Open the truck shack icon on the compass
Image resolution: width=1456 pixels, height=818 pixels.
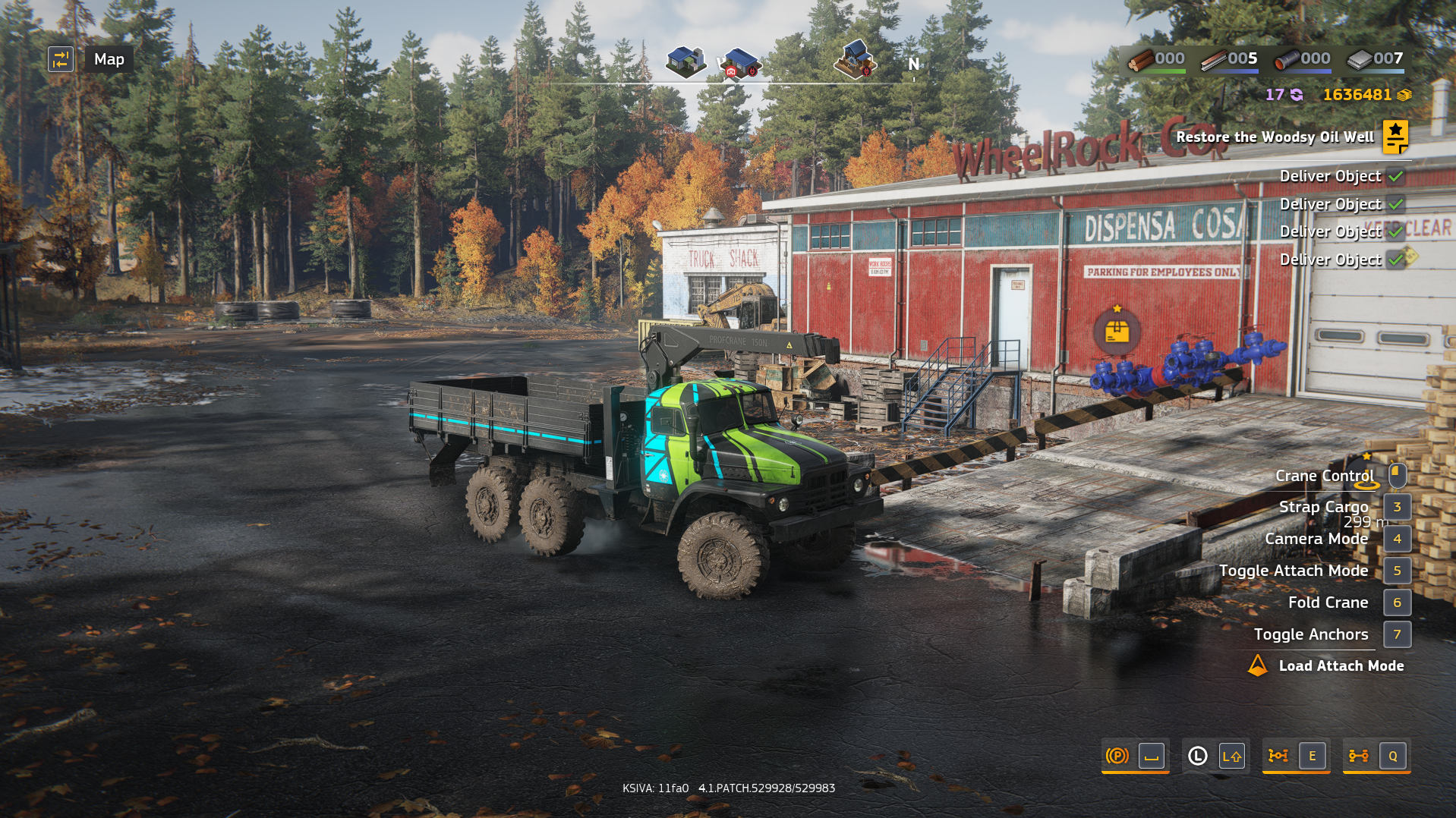pyautogui.click(x=739, y=61)
